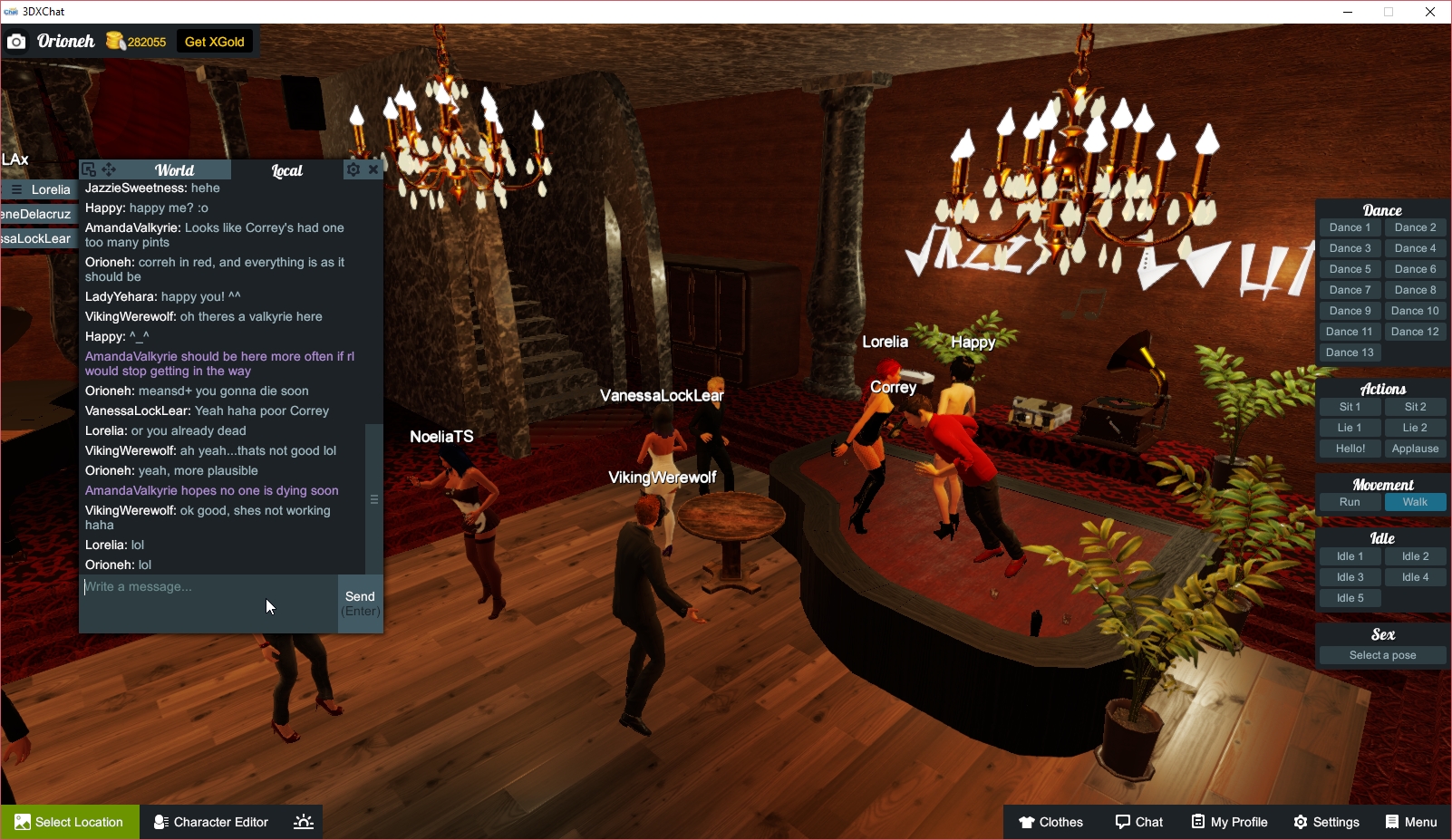This screenshot has width=1452, height=840.
Task: Click the Get XGold button
Action: click(214, 41)
